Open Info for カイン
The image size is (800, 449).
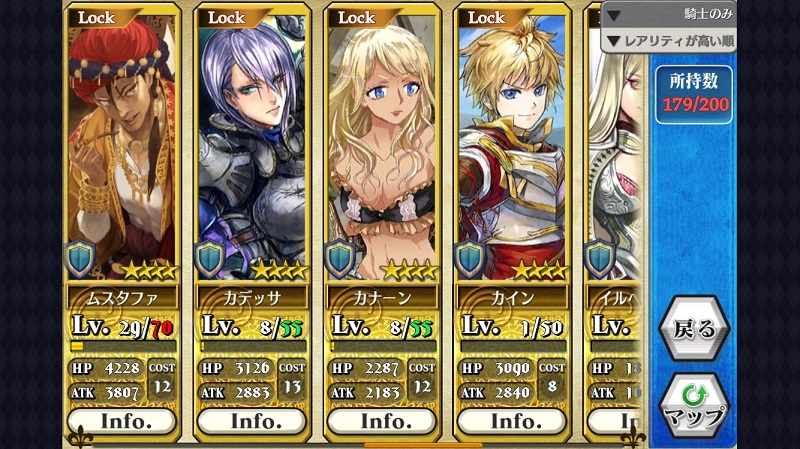tap(512, 421)
